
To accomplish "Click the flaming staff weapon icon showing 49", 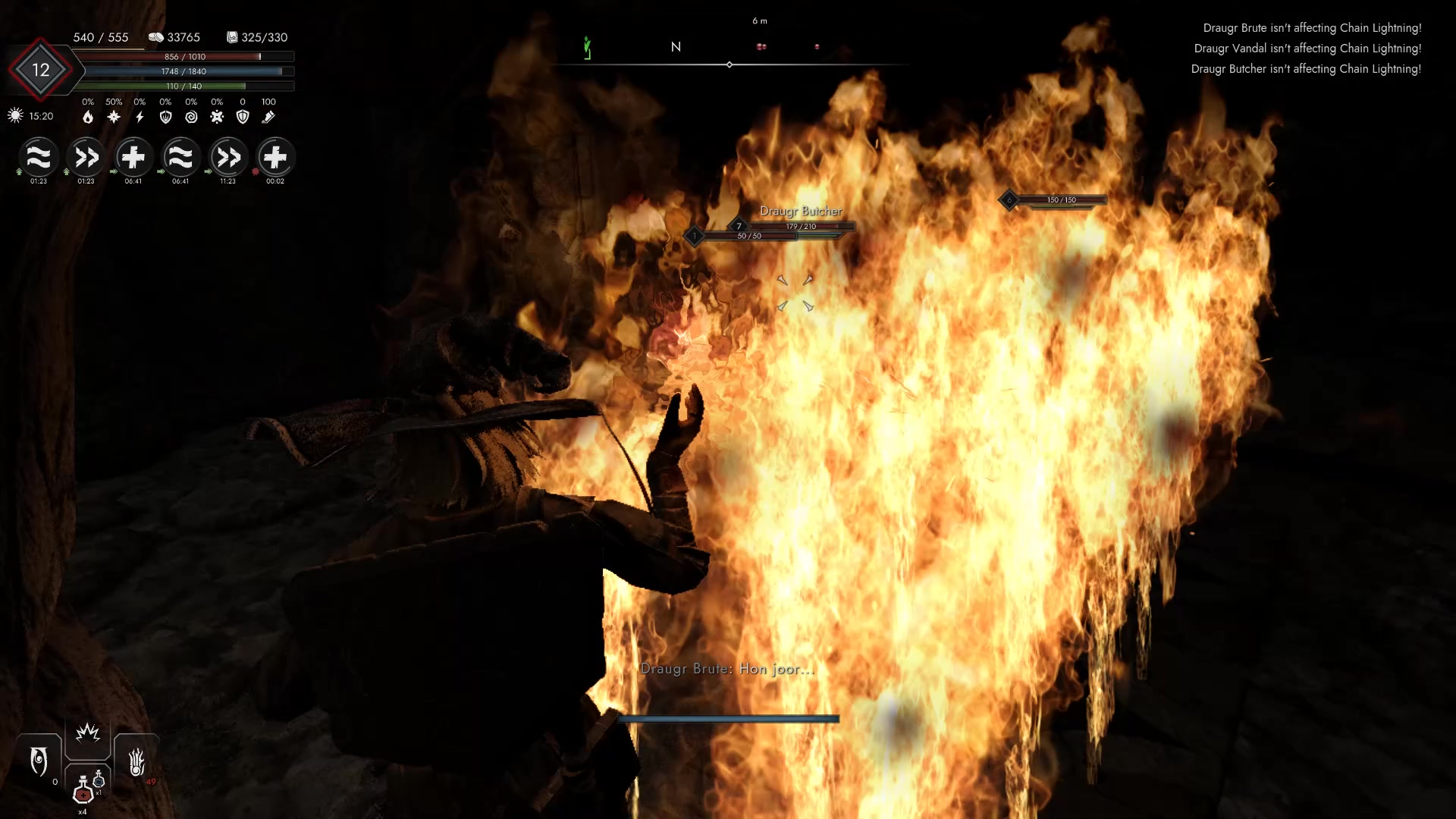I will [x=137, y=759].
